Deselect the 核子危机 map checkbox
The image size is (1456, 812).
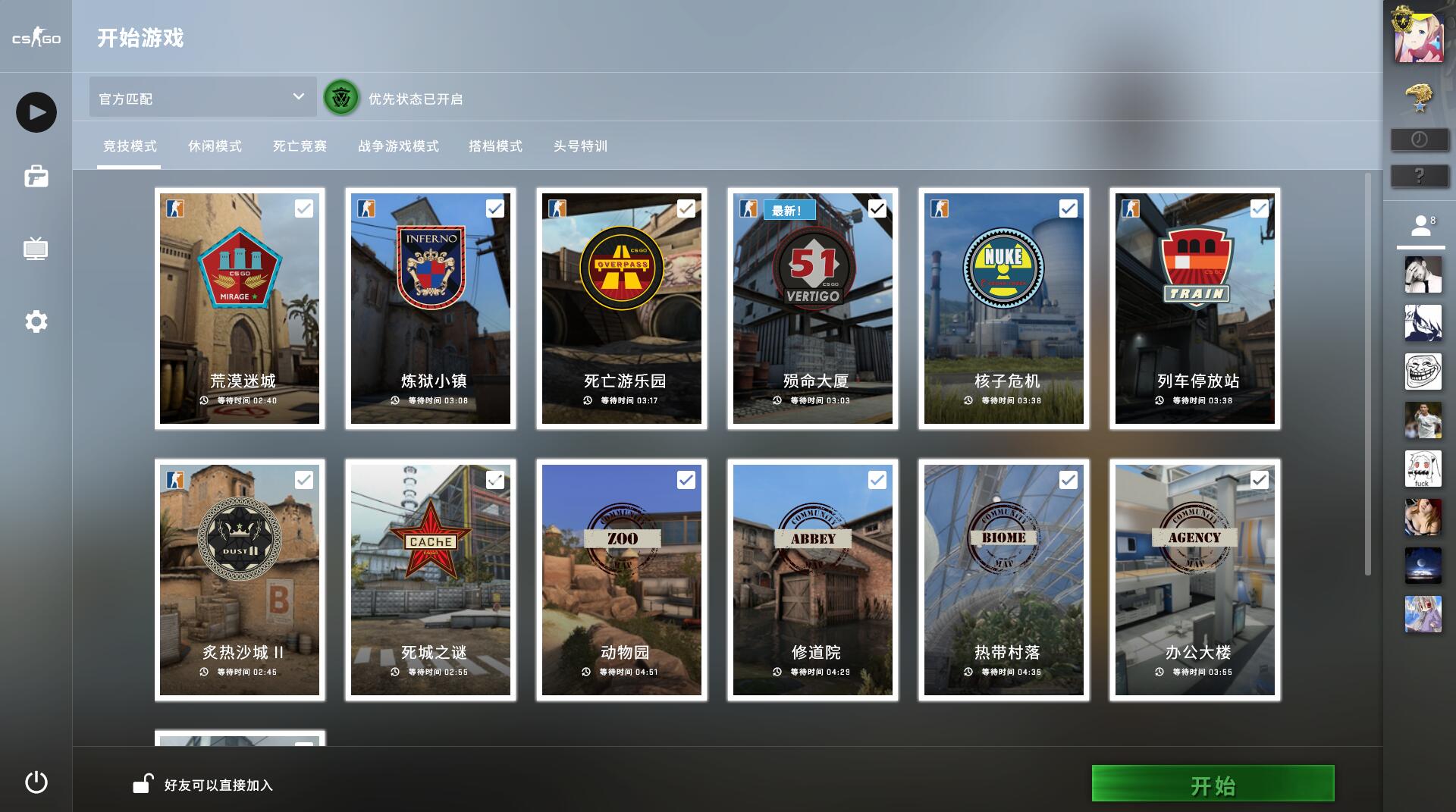(1069, 207)
